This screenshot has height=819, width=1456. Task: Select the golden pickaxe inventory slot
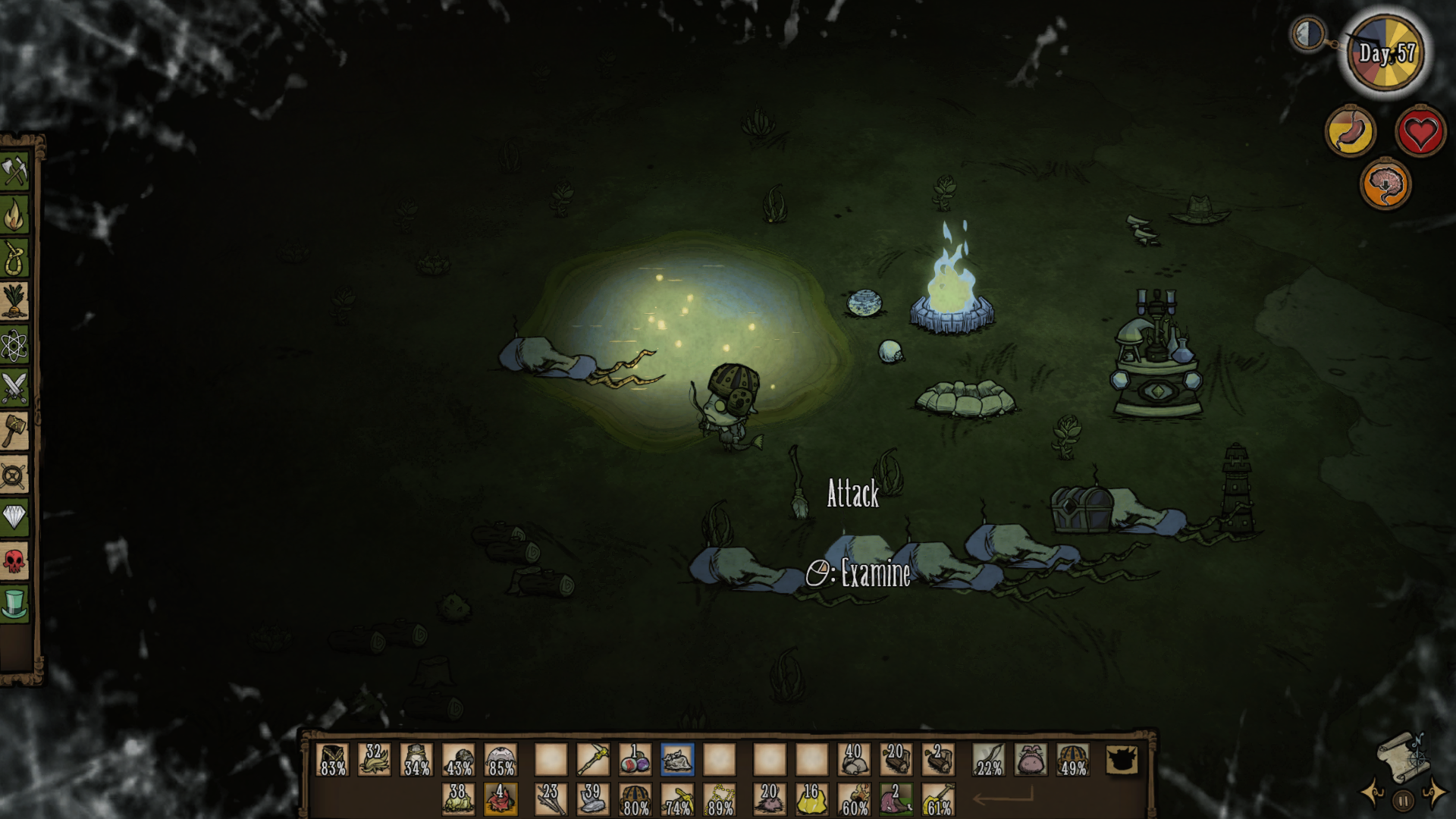(x=593, y=759)
